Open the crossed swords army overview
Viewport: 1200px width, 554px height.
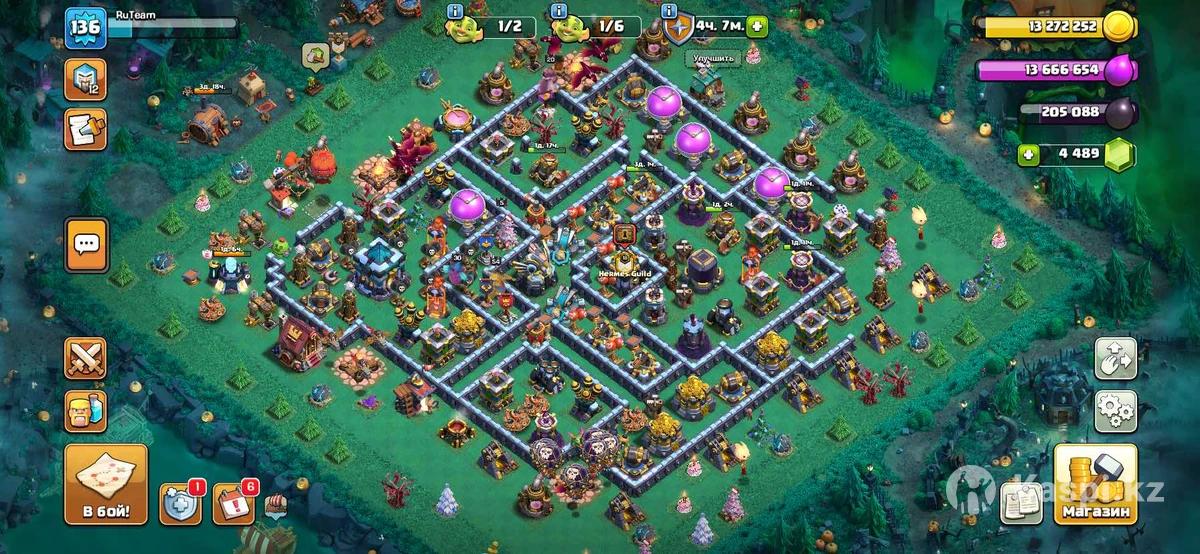click(x=86, y=359)
